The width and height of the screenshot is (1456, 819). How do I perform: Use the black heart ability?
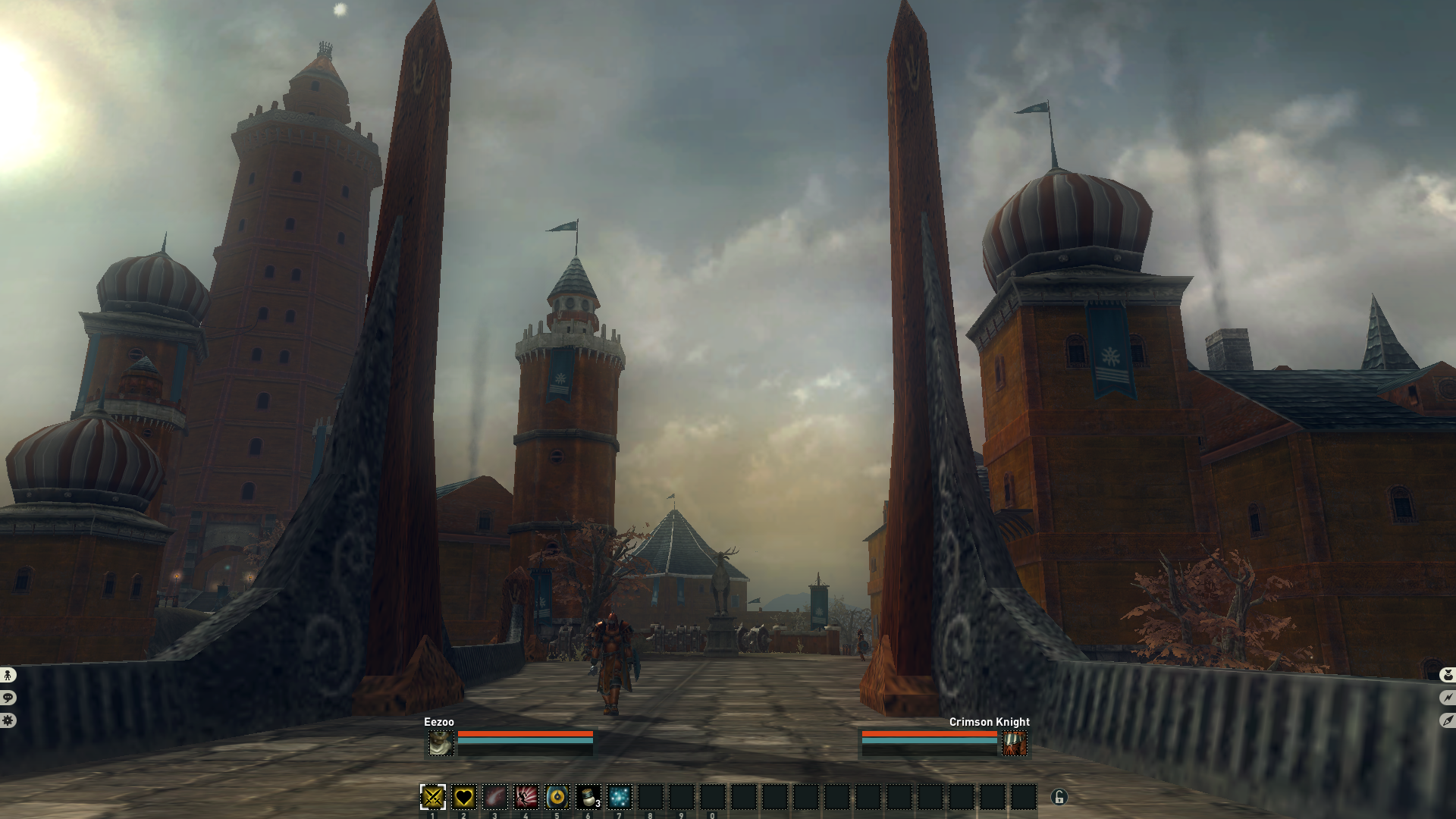(x=464, y=797)
